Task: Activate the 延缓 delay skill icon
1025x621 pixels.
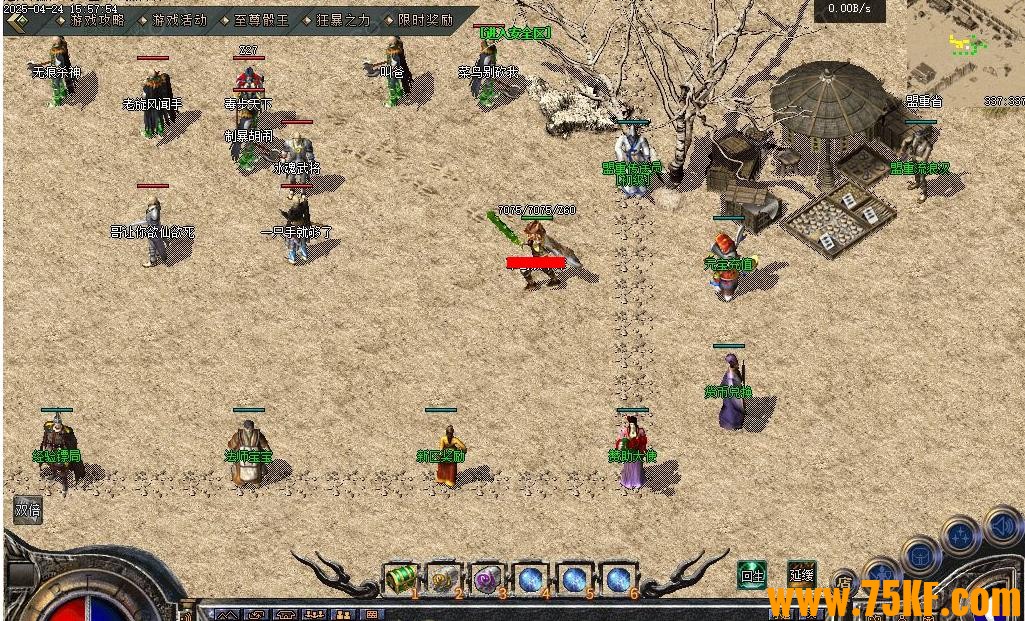Action: [x=801, y=574]
